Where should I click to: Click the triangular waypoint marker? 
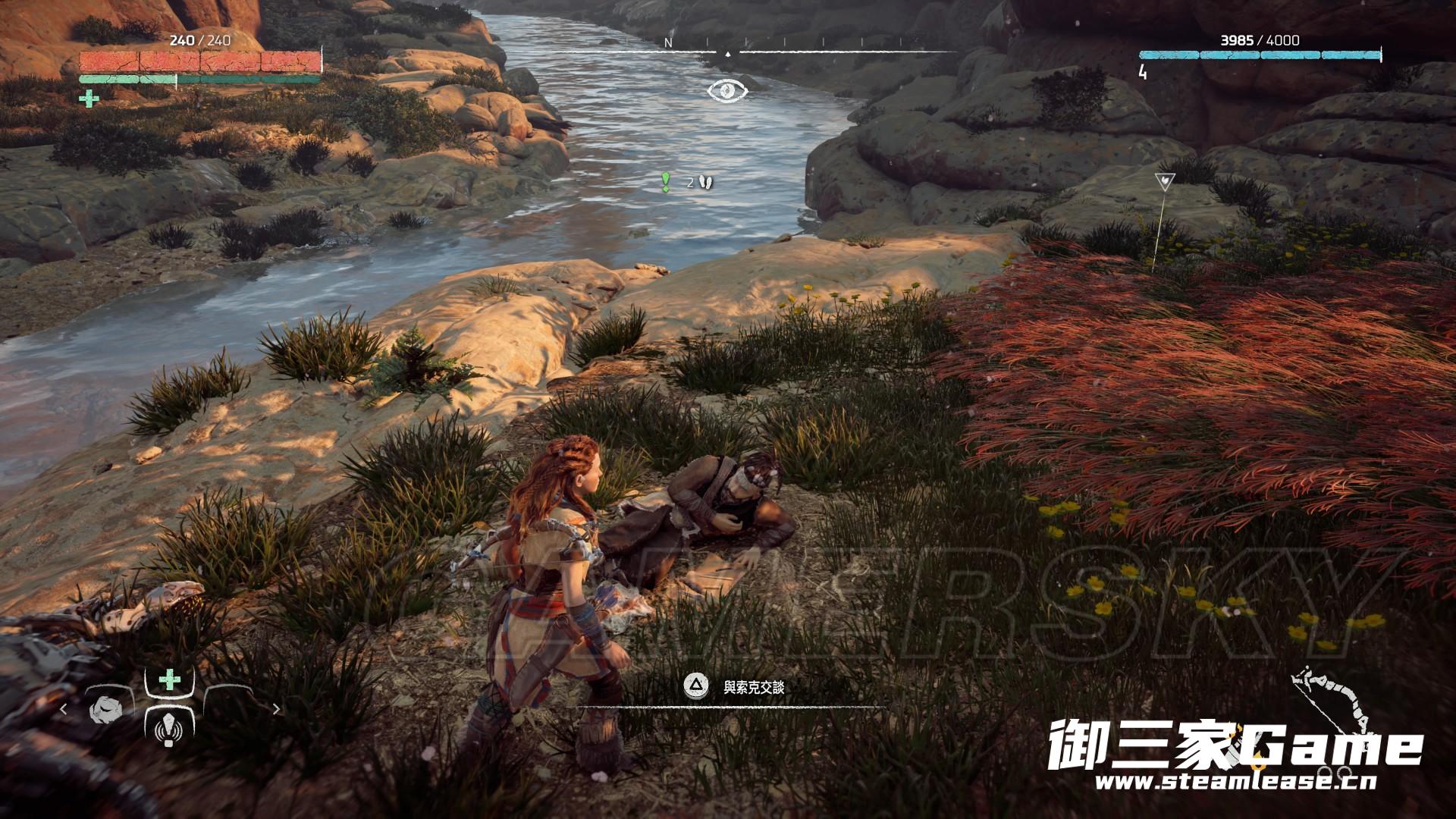pyautogui.click(x=1161, y=182)
